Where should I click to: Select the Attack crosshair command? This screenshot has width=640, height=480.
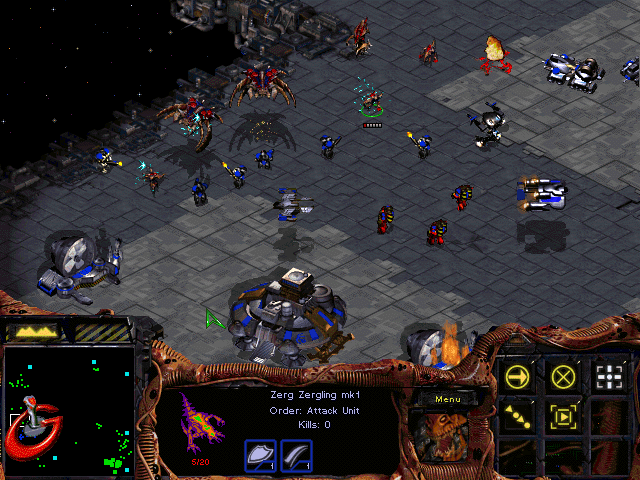pos(608,376)
